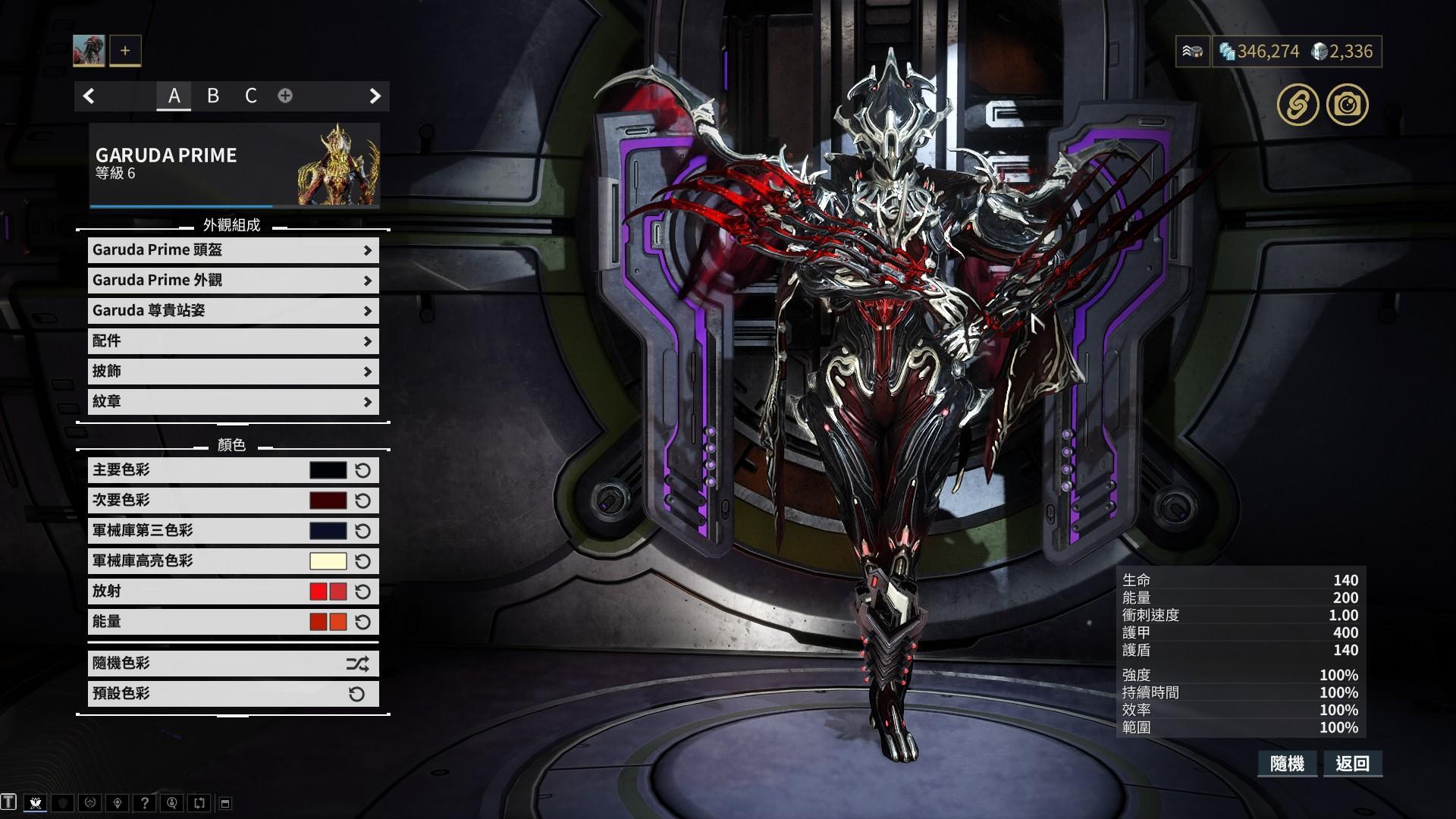This screenshot has height=819, width=1456.
Task: Expand the Garuda Prime 頭盔 option
Action: 232,250
